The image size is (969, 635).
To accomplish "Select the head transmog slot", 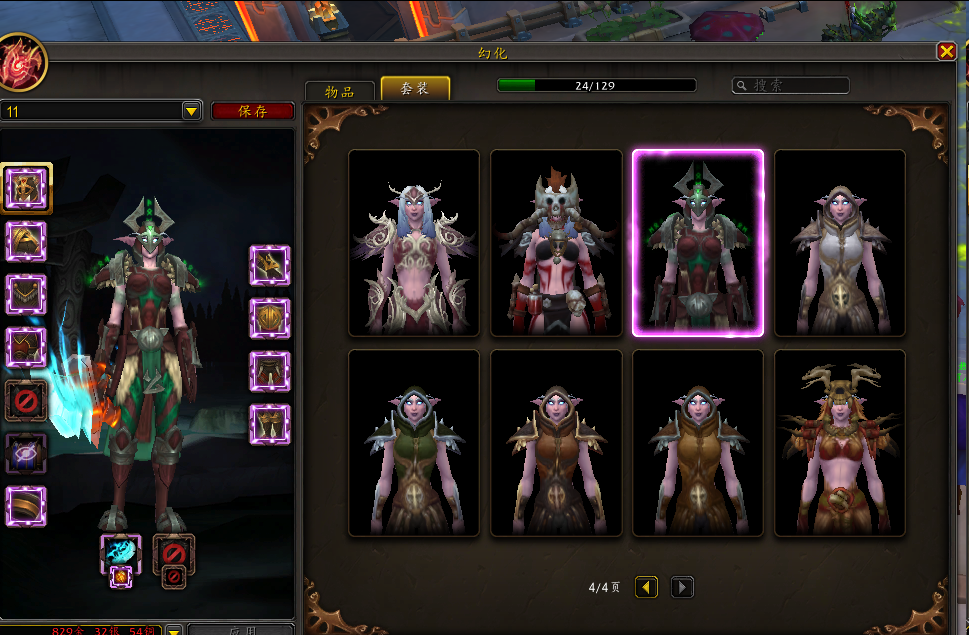I will [x=26, y=185].
